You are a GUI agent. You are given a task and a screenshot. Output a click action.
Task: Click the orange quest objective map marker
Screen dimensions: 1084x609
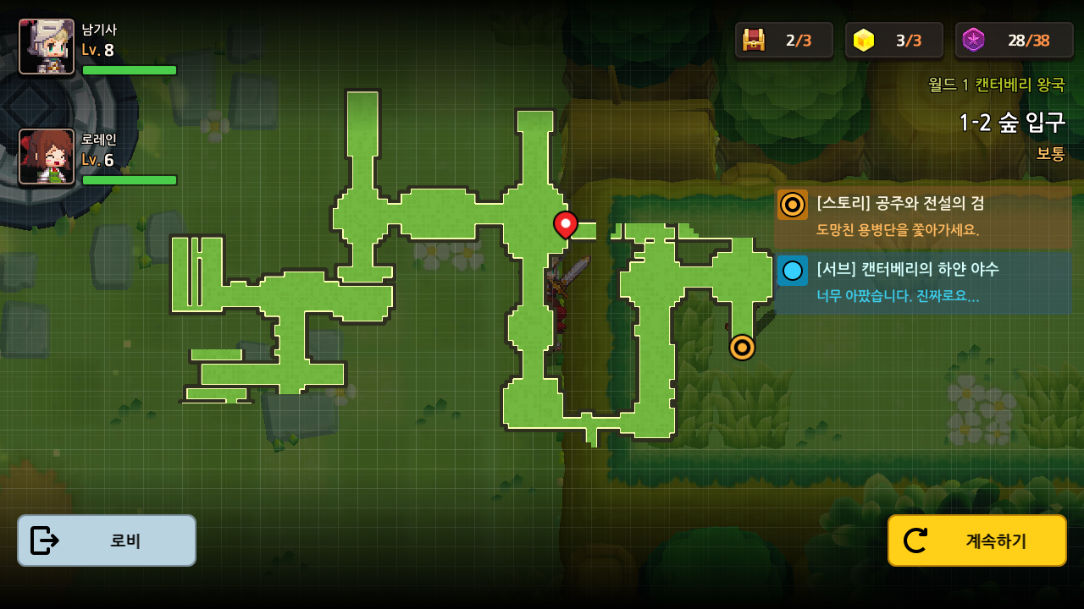point(742,347)
